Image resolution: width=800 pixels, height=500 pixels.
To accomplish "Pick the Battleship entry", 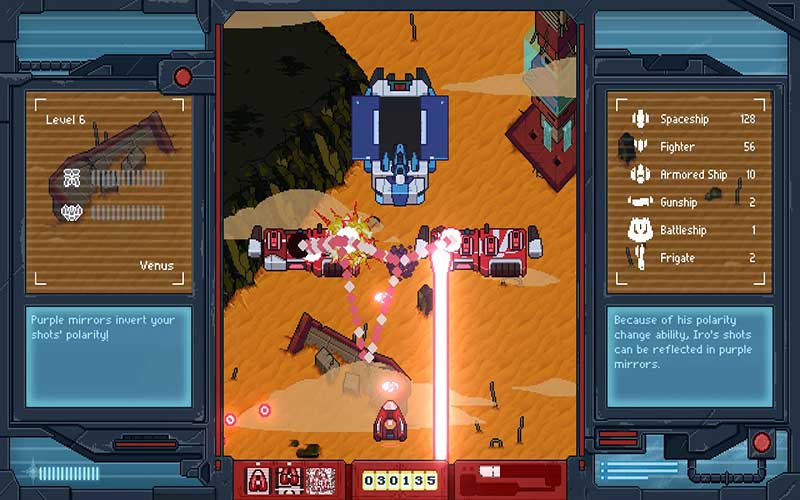I will pos(690,230).
